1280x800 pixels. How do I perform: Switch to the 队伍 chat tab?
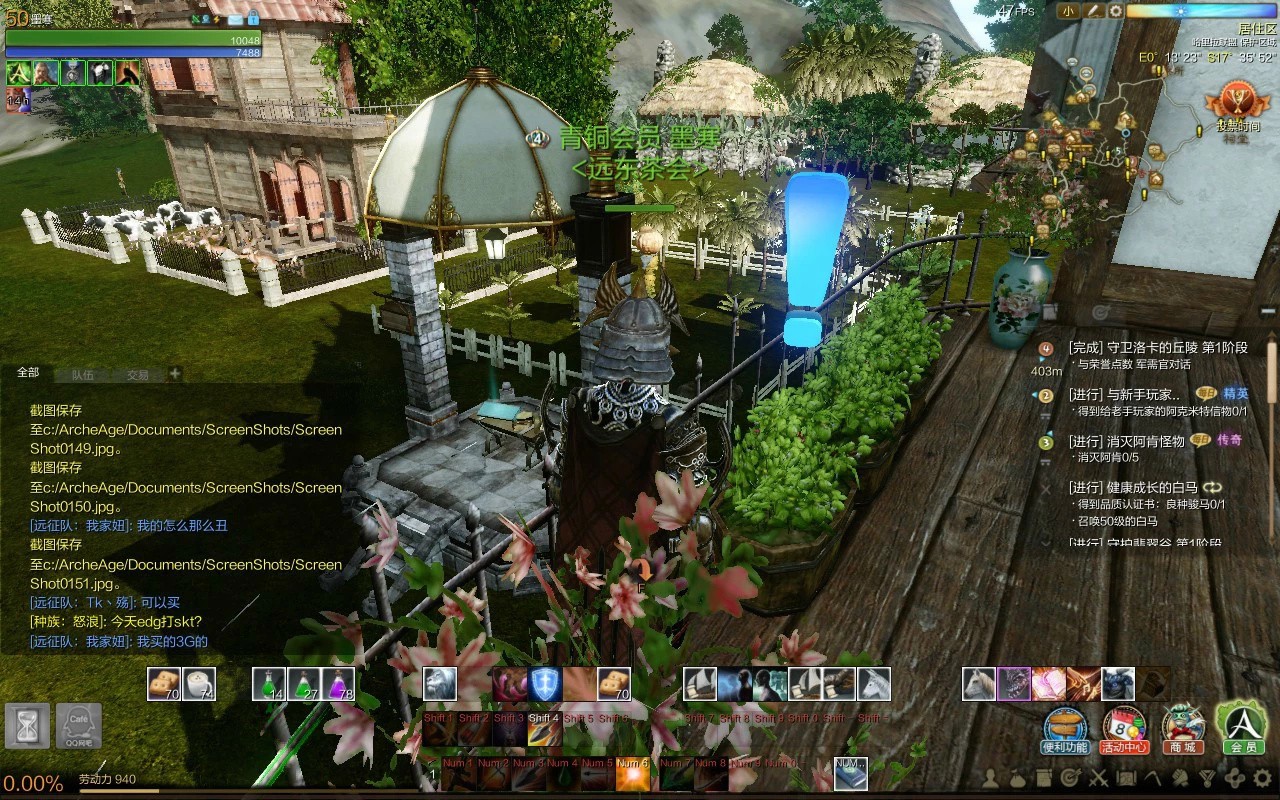click(82, 375)
